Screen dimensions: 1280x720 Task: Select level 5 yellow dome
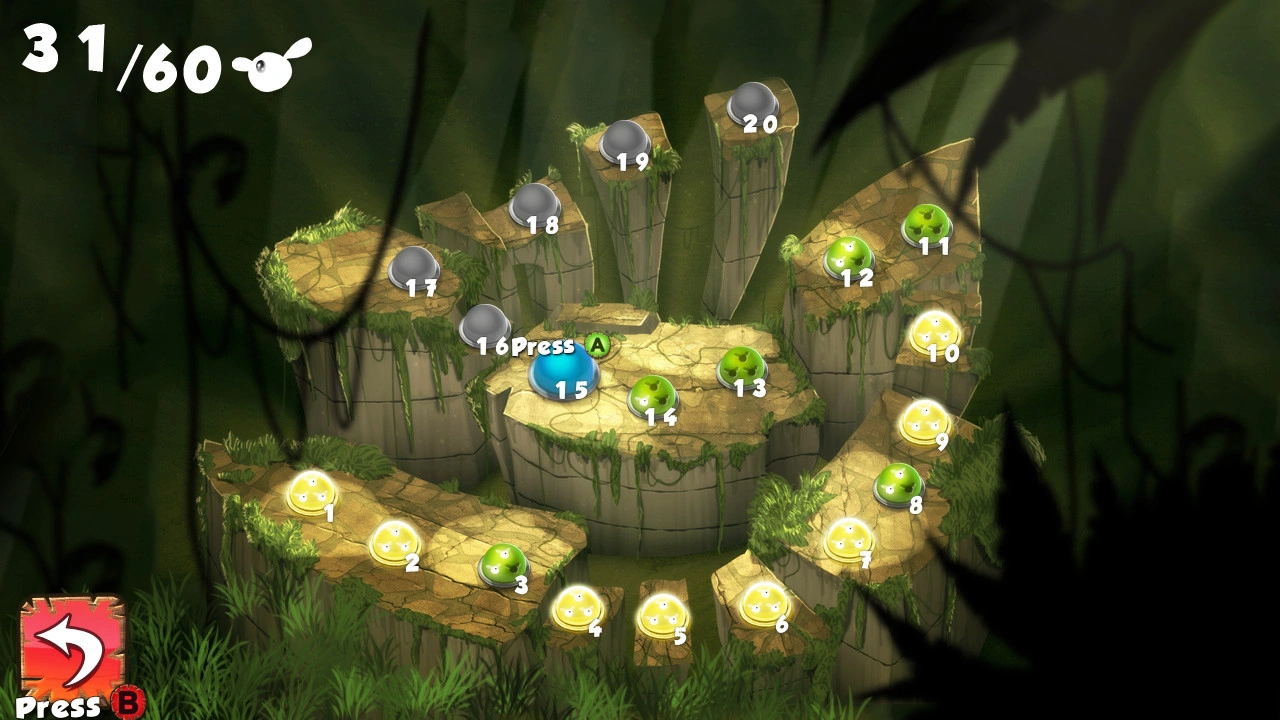point(662,615)
